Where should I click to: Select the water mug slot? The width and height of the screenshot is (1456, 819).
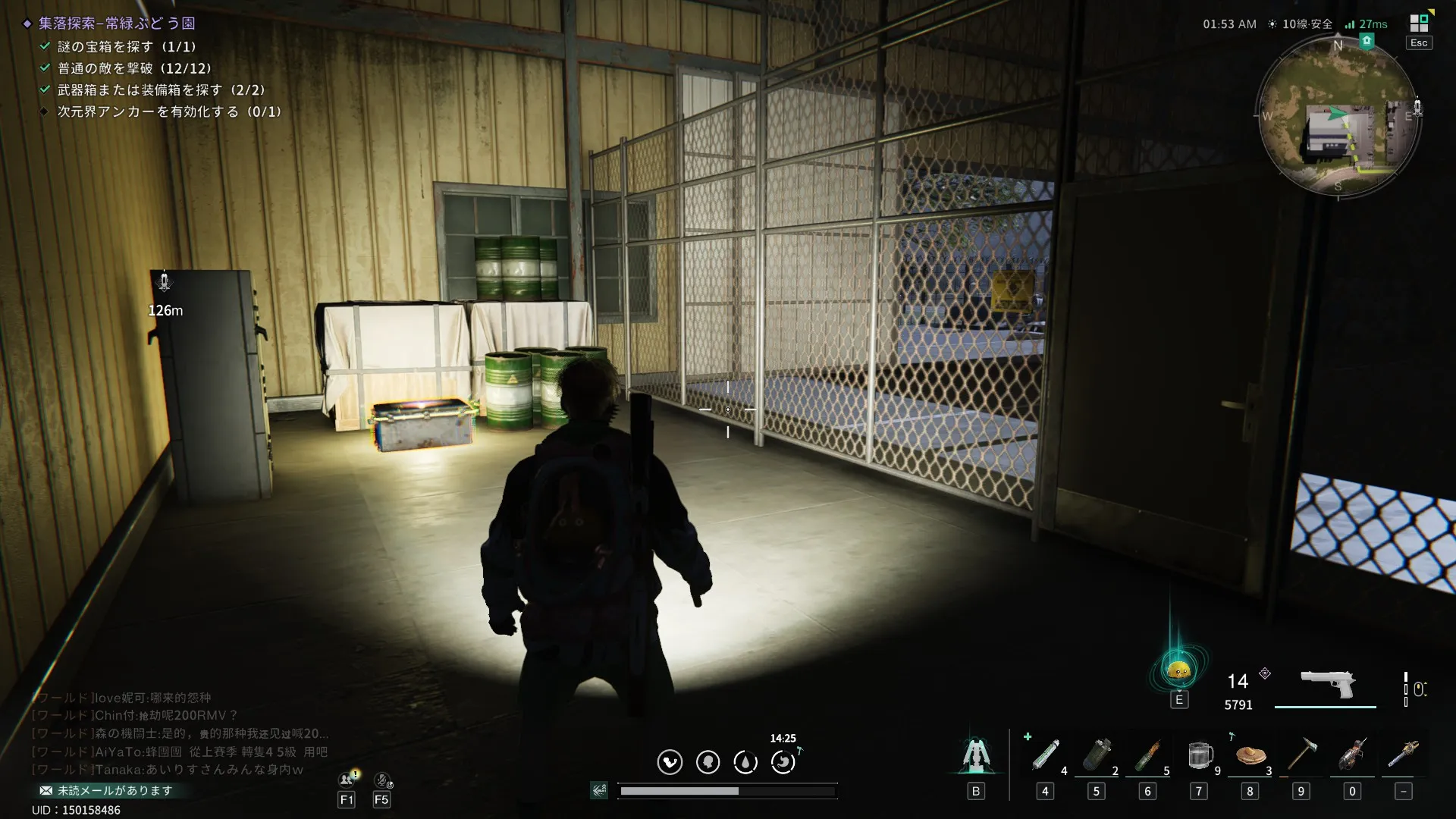[1199, 756]
